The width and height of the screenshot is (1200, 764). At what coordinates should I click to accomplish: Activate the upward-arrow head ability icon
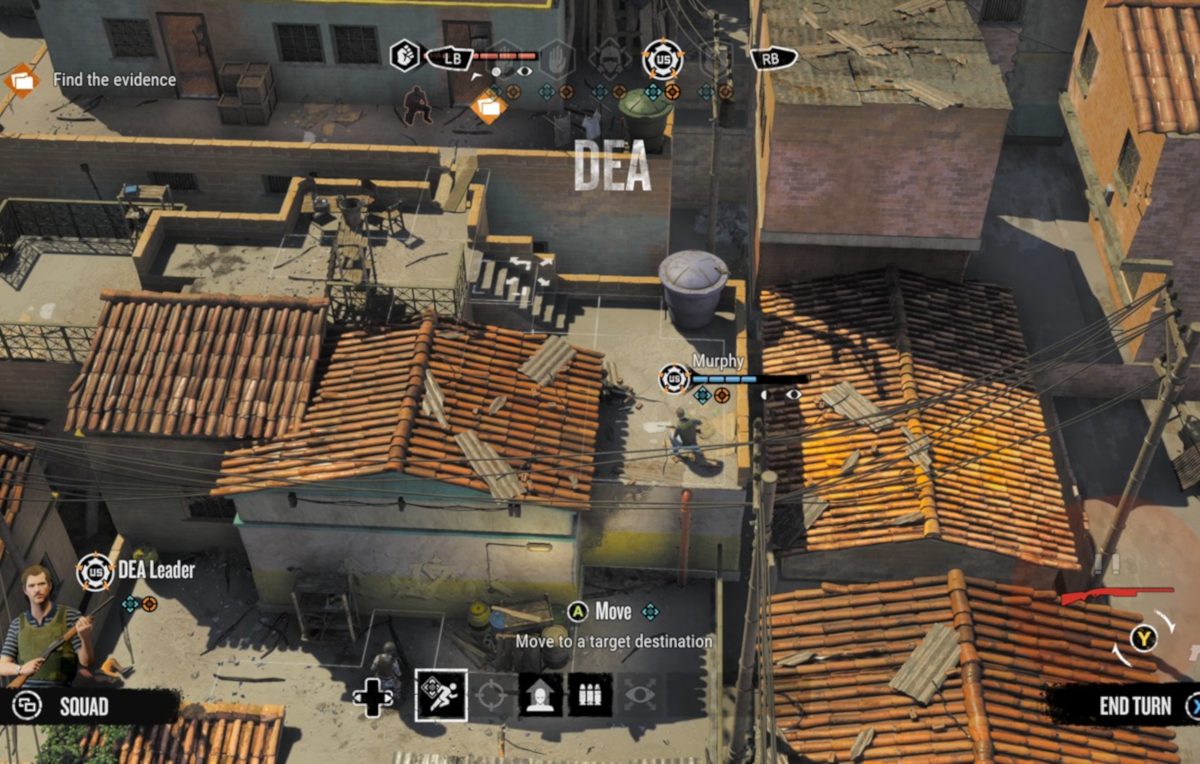[x=540, y=695]
